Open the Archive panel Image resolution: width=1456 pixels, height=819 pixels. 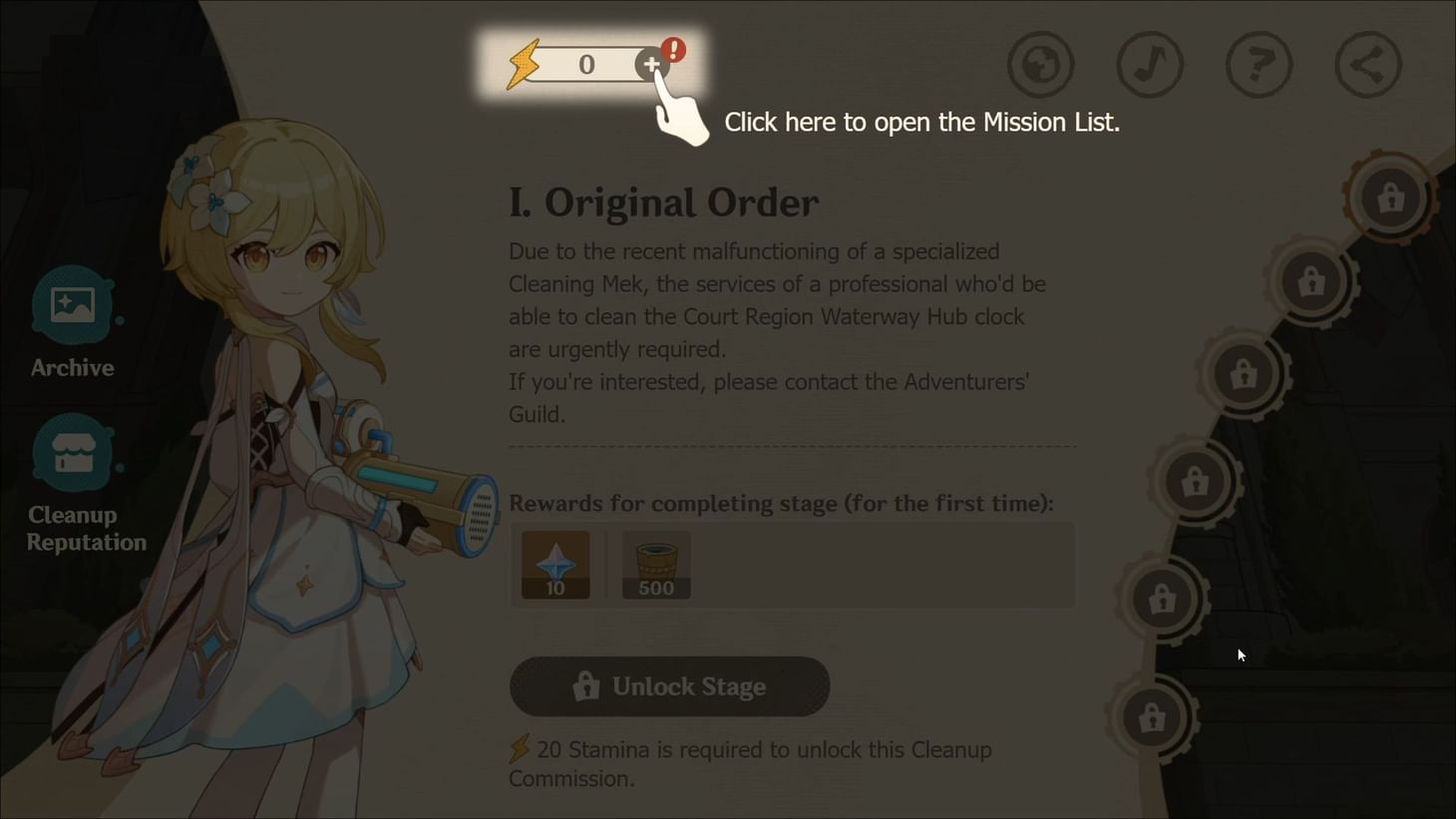[71, 305]
